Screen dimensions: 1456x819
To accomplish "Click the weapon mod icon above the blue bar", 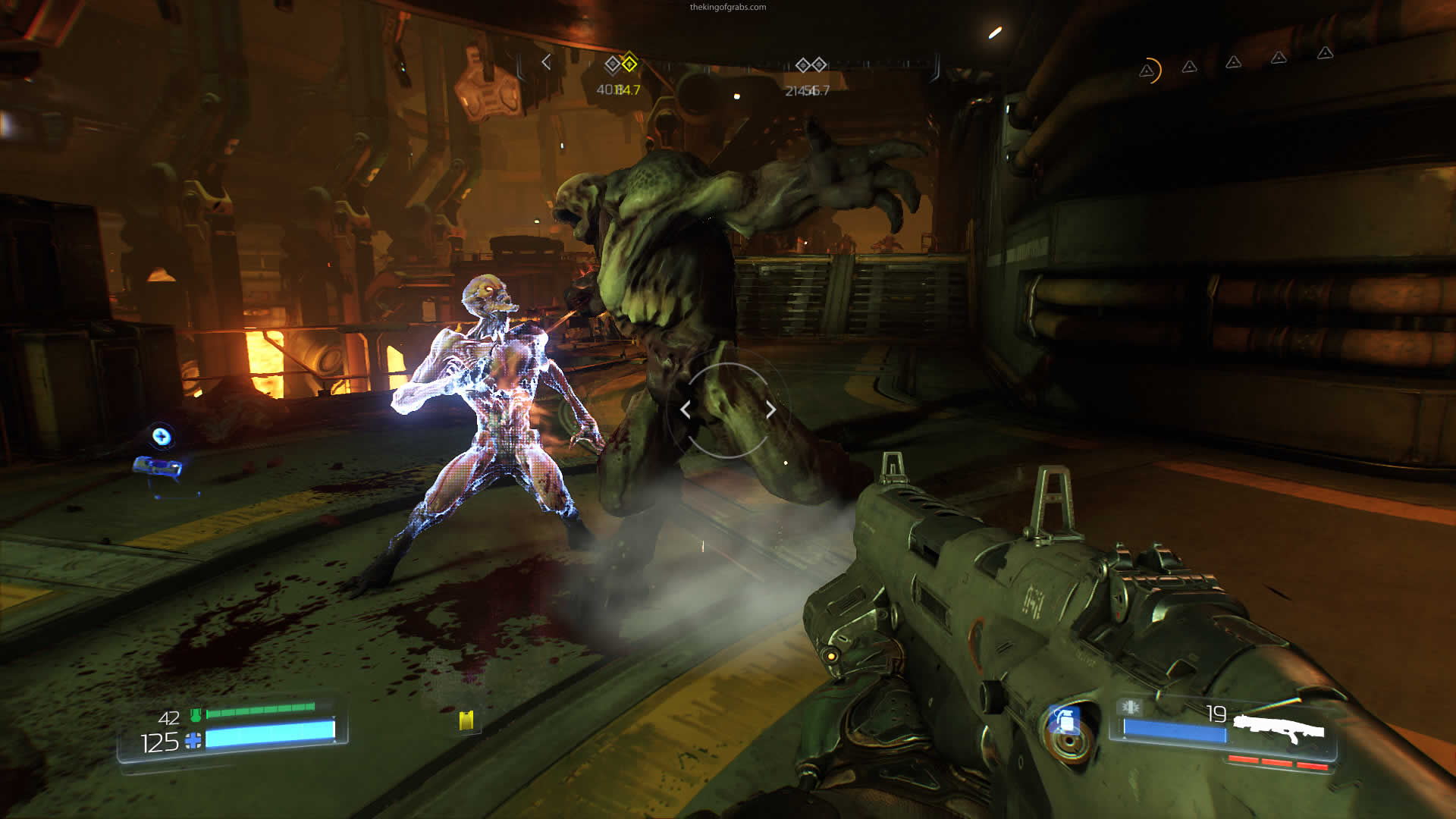I will [1130, 708].
